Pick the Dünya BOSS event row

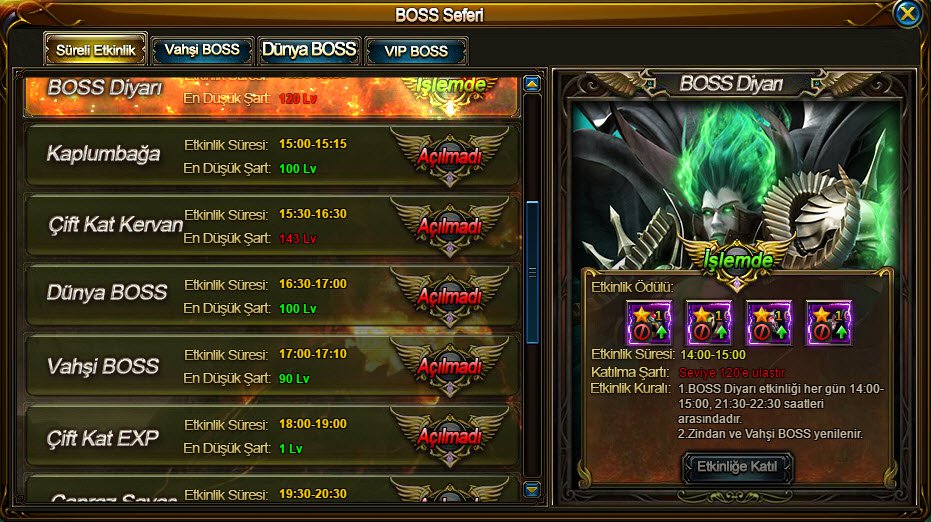[270, 294]
